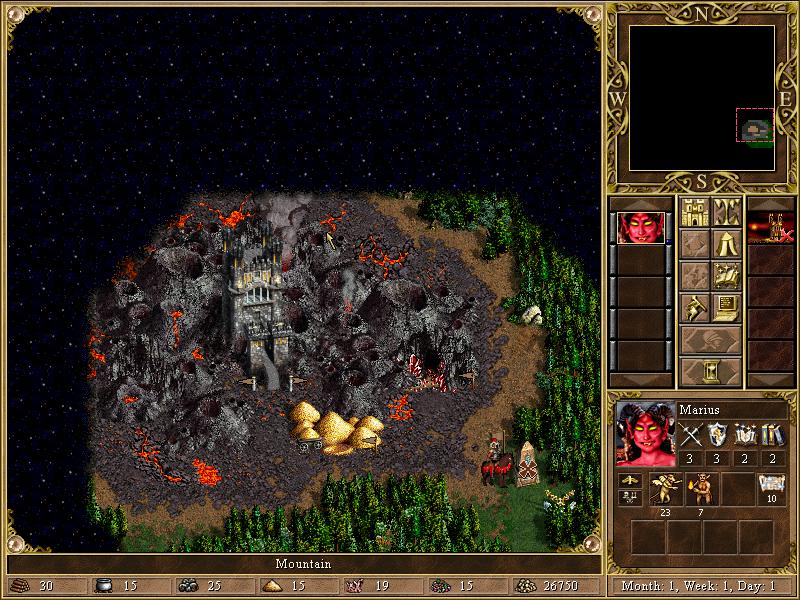
Task: Open System Options with the computer icon
Action: tap(726, 308)
